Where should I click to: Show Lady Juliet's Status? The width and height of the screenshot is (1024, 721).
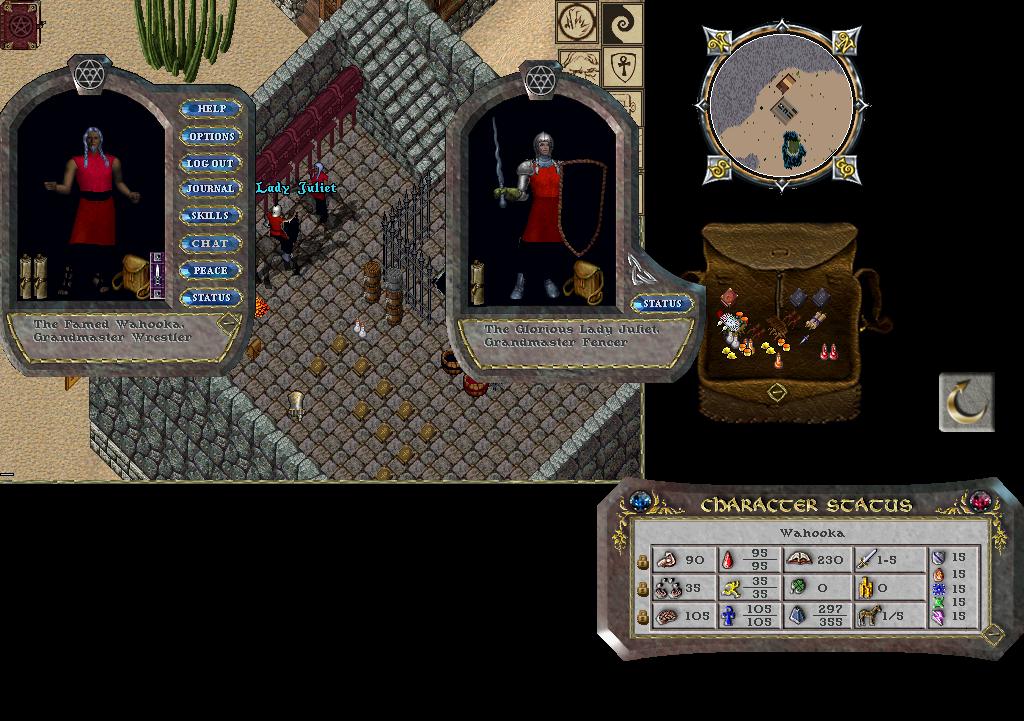(662, 303)
